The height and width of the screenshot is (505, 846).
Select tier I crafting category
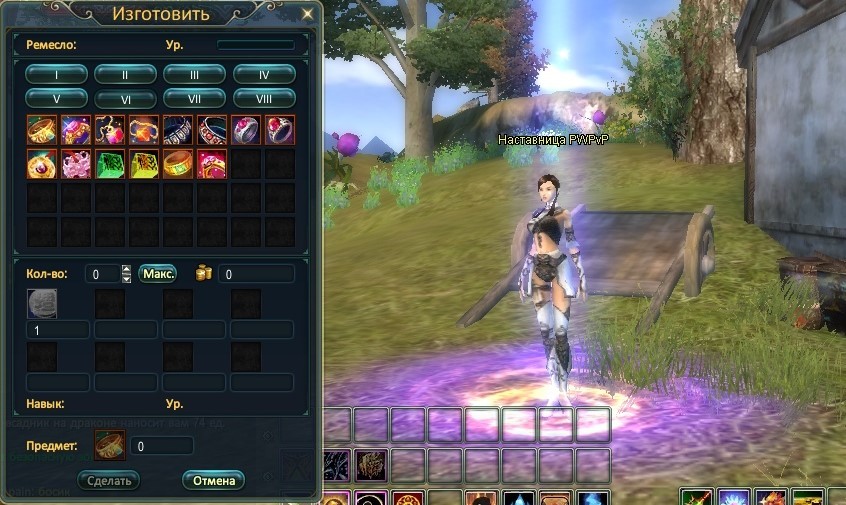pyautogui.click(x=56, y=73)
